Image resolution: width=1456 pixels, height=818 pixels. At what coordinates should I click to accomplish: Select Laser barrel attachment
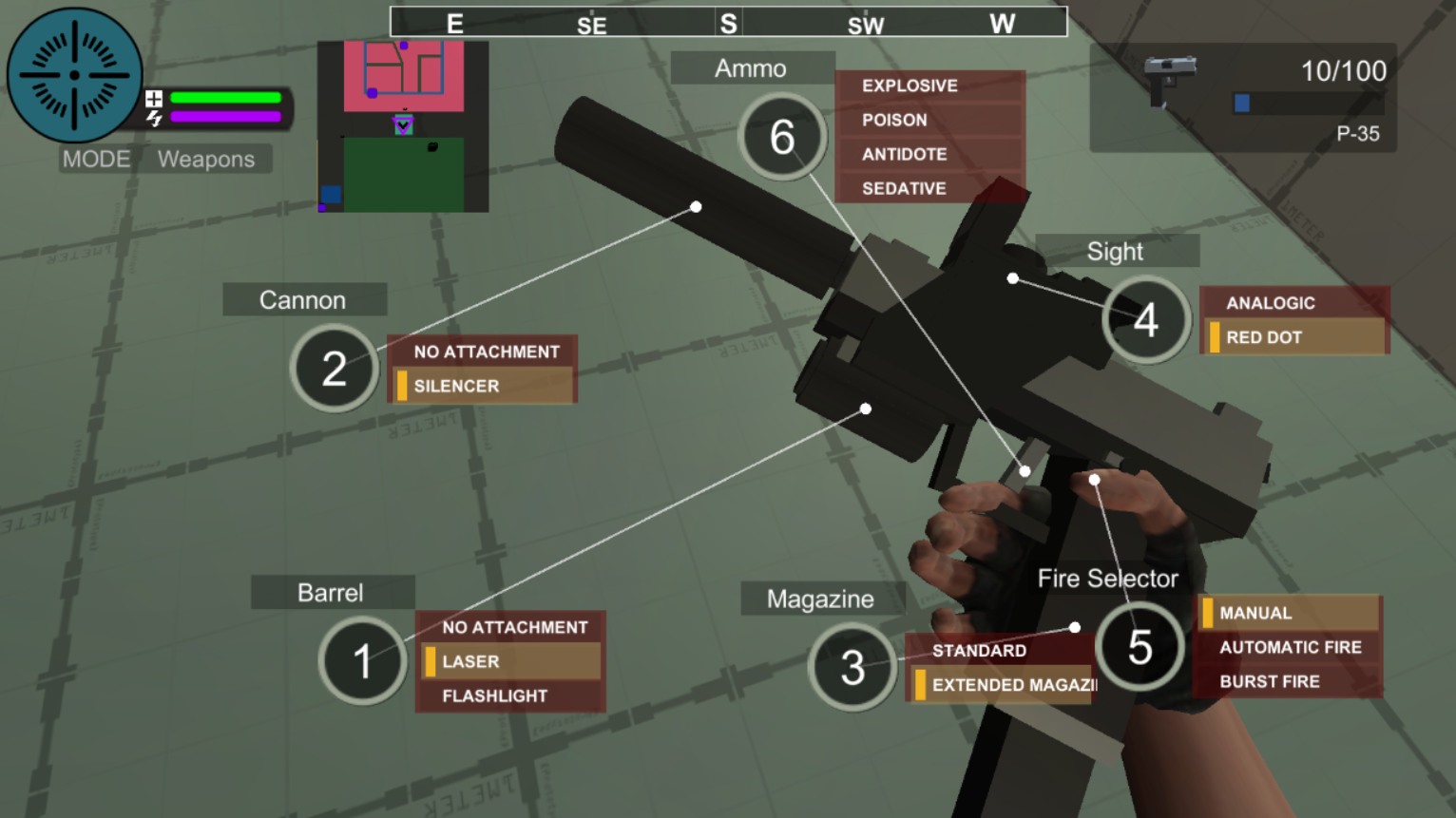(510, 661)
